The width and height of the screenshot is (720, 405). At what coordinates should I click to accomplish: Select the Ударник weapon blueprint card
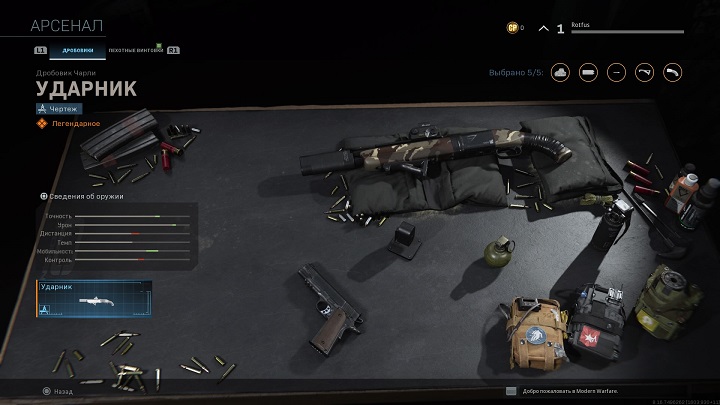94,300
